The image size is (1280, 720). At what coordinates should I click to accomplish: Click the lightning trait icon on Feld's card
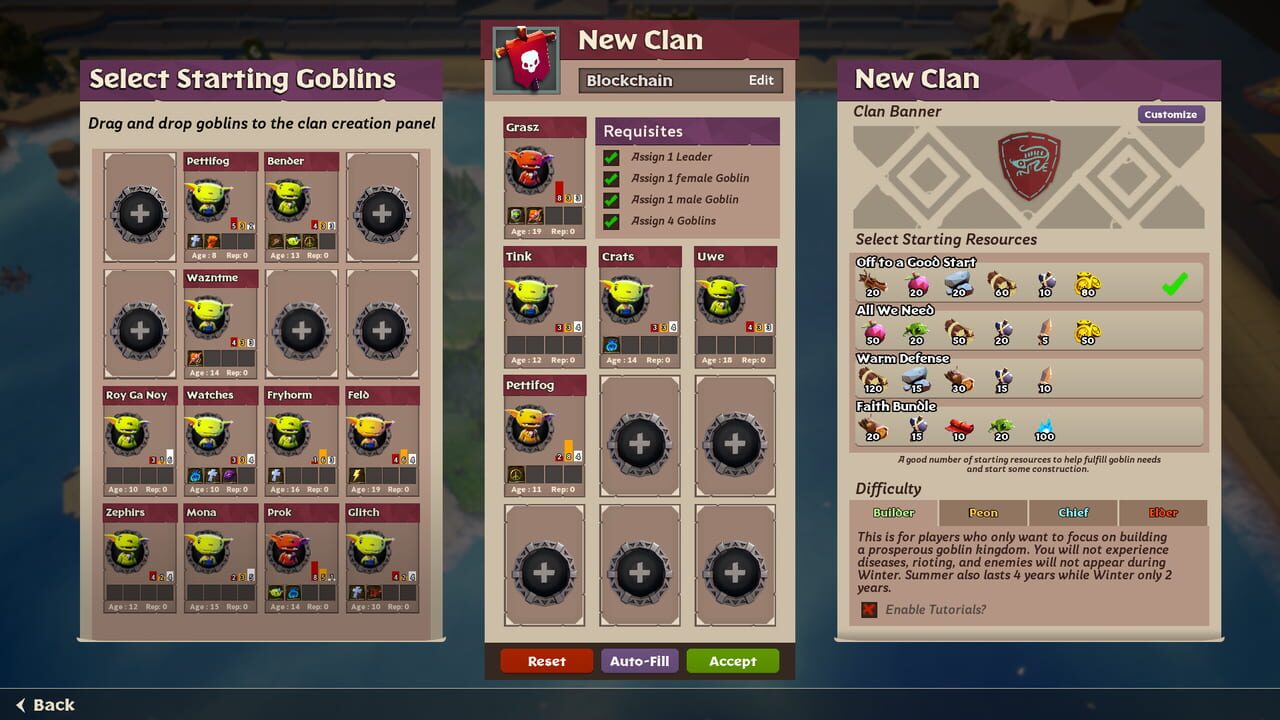357,476
